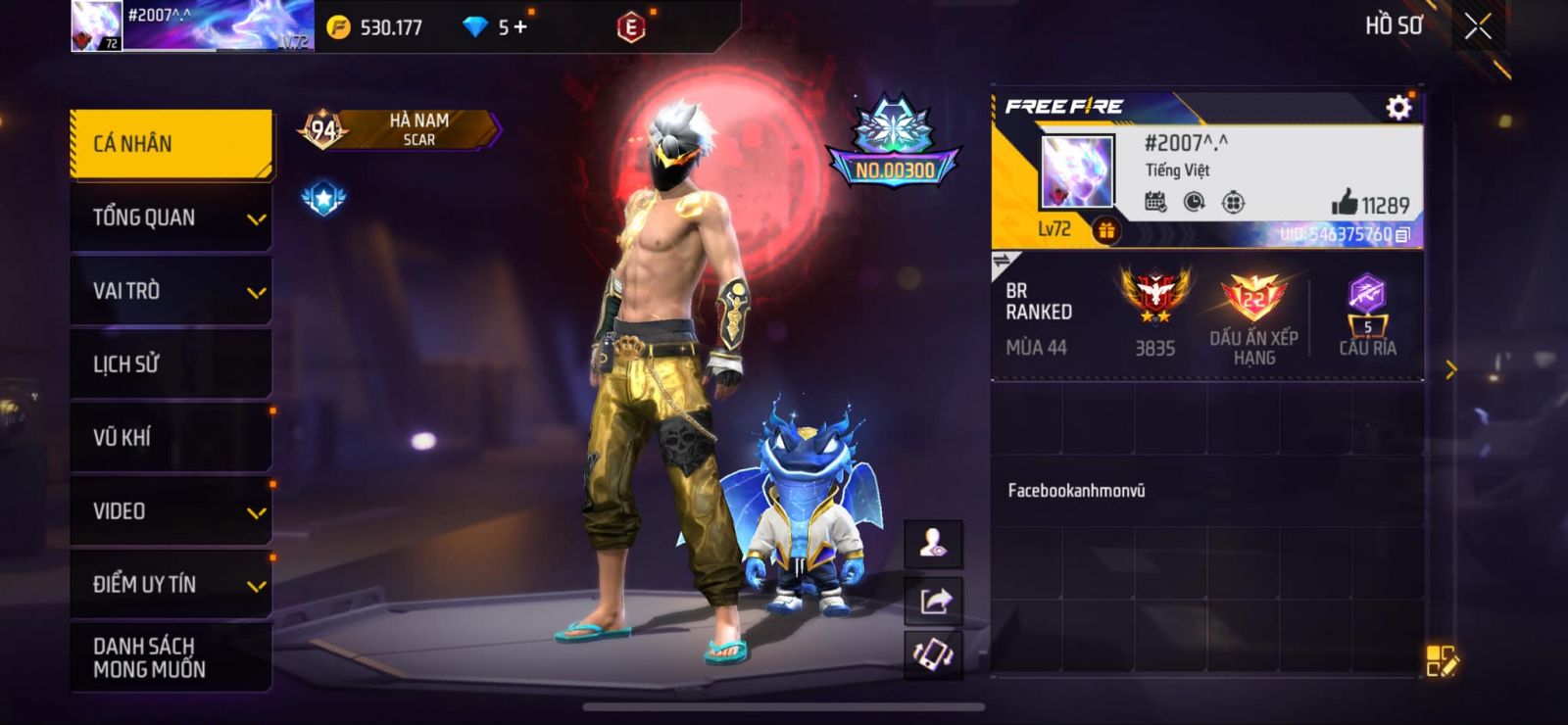The width and height of the screenshot is (1568, 725).
Task: Swap the BR Ranked mode display
Action: click(1003, 262)
